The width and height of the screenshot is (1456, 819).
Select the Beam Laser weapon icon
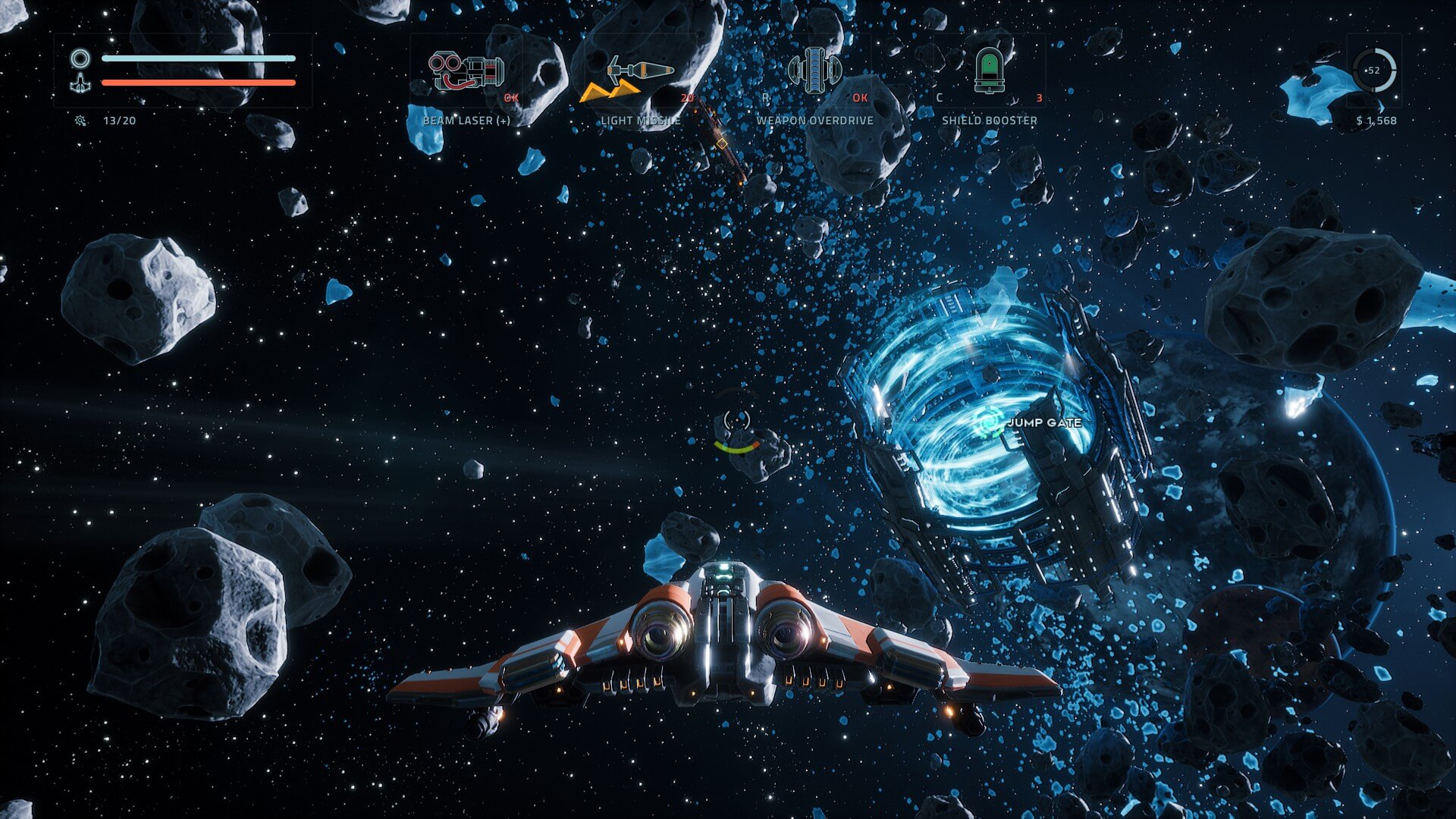pos(466,71)
